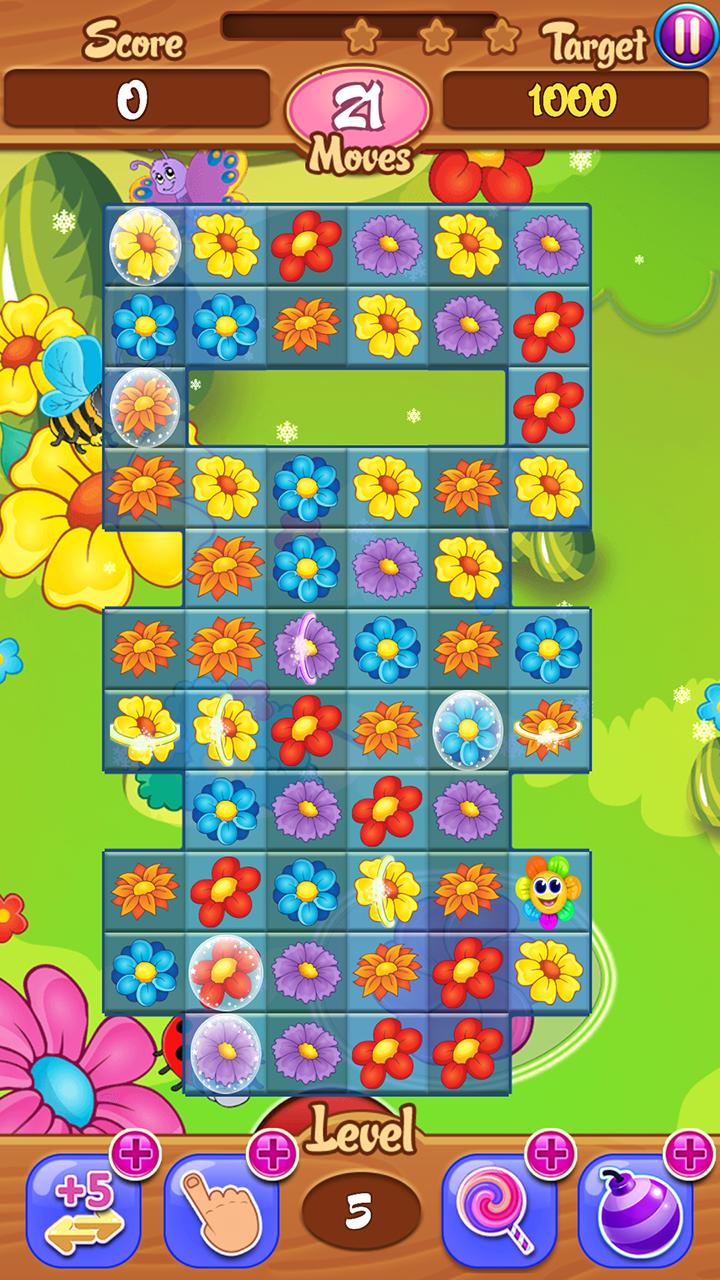Pick the orange flower with a golden ring
Image resolution: width=720 pixels, height=1280 pixels.
point(548,730)
